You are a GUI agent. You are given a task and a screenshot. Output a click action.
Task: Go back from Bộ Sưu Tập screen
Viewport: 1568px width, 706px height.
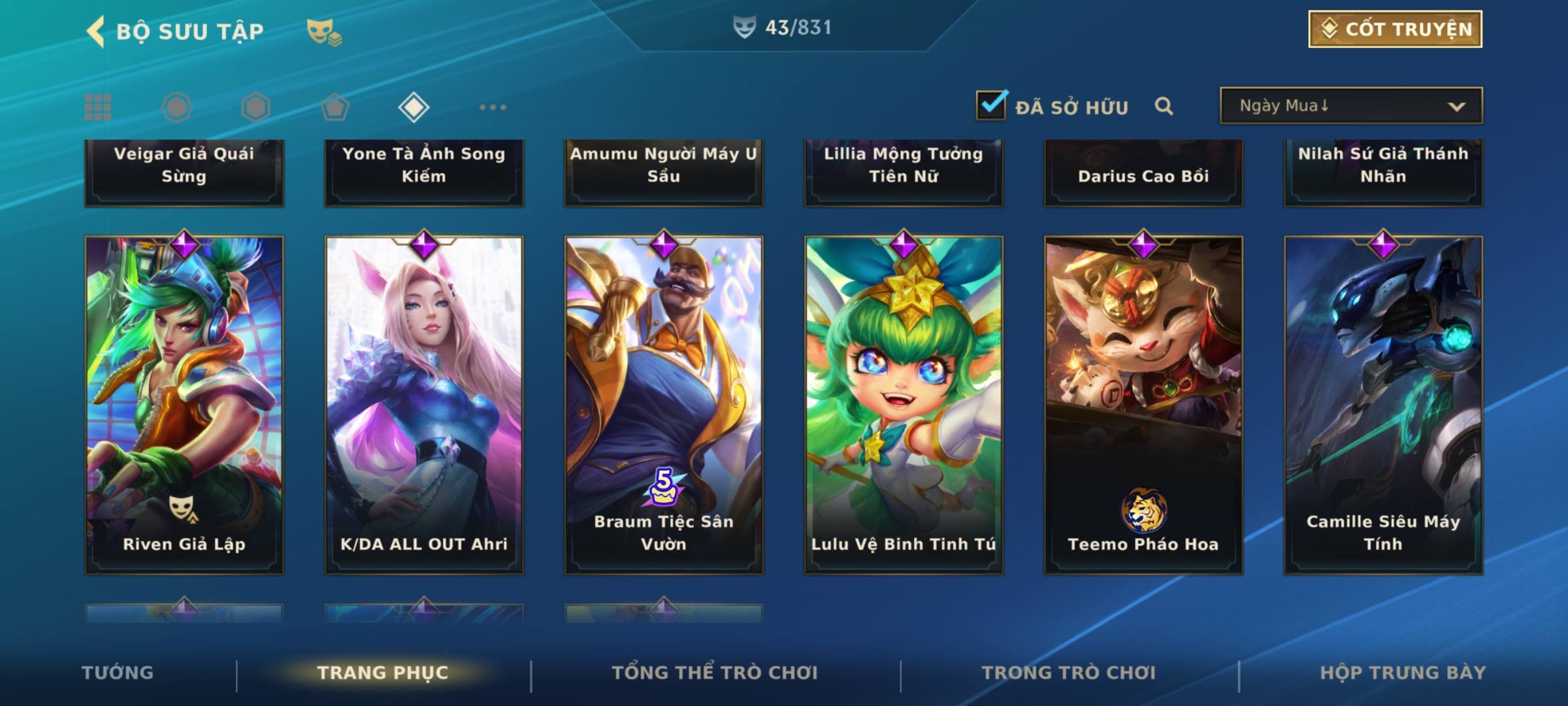tap(97, 31)
